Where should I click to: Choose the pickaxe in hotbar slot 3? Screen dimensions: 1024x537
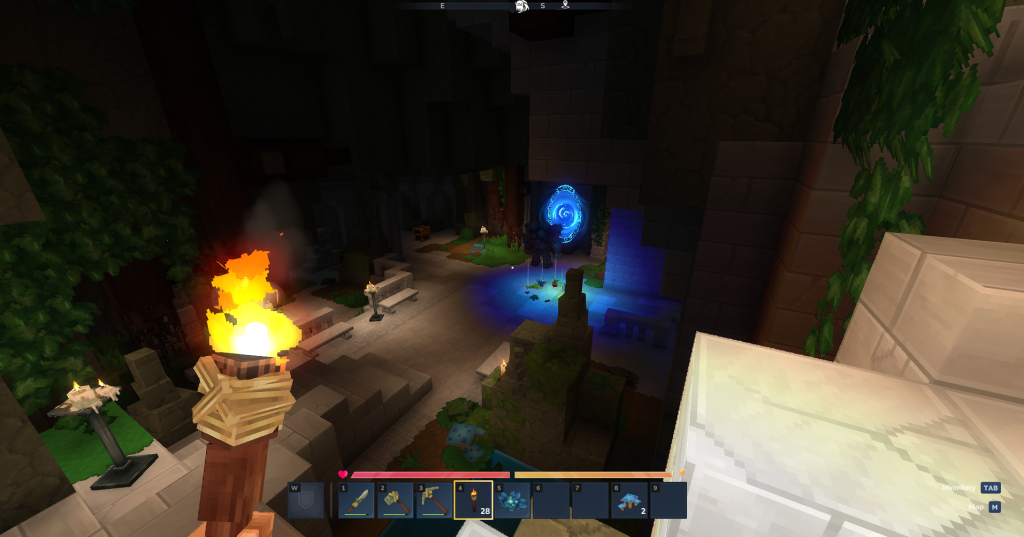(434, 500)
